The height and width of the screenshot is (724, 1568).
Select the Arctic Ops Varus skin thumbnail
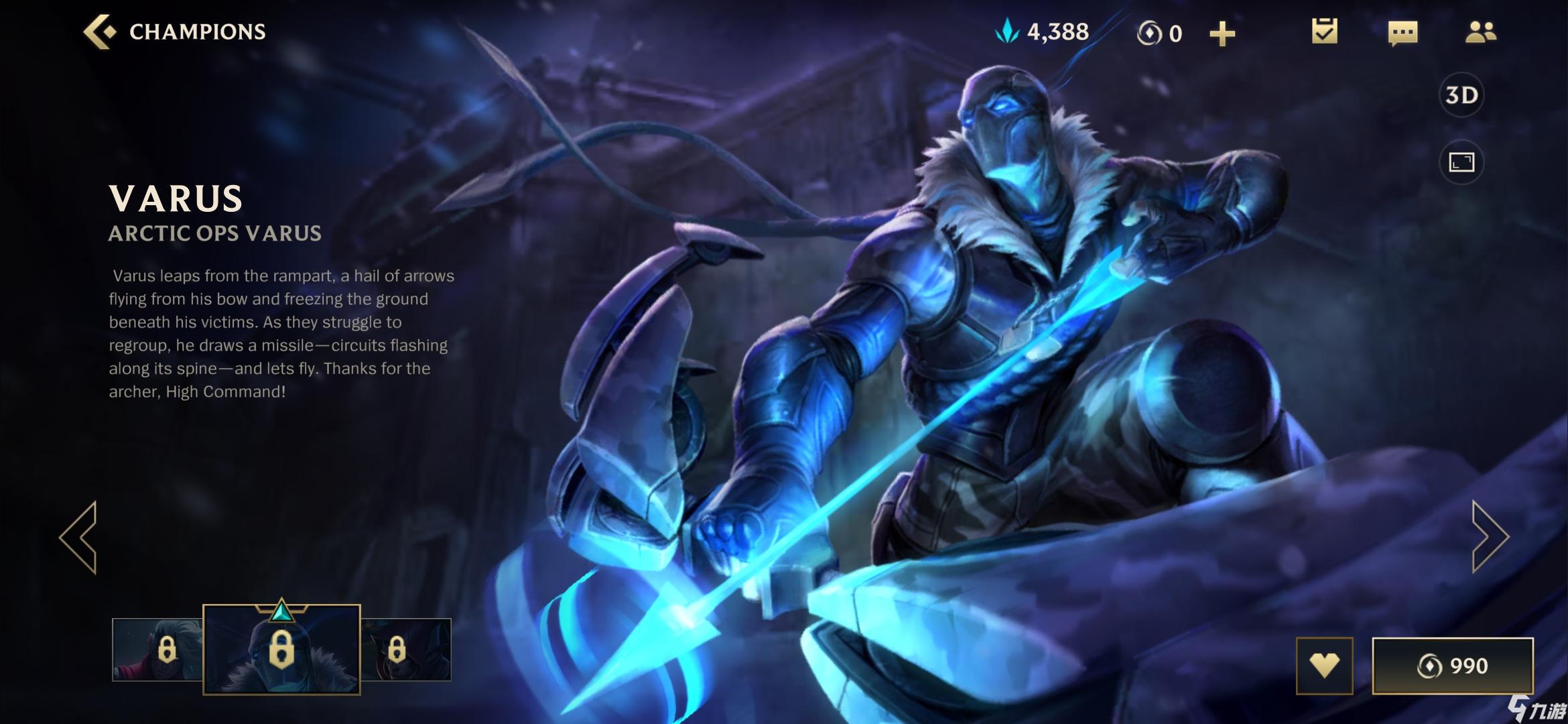(x=281, y=649)
